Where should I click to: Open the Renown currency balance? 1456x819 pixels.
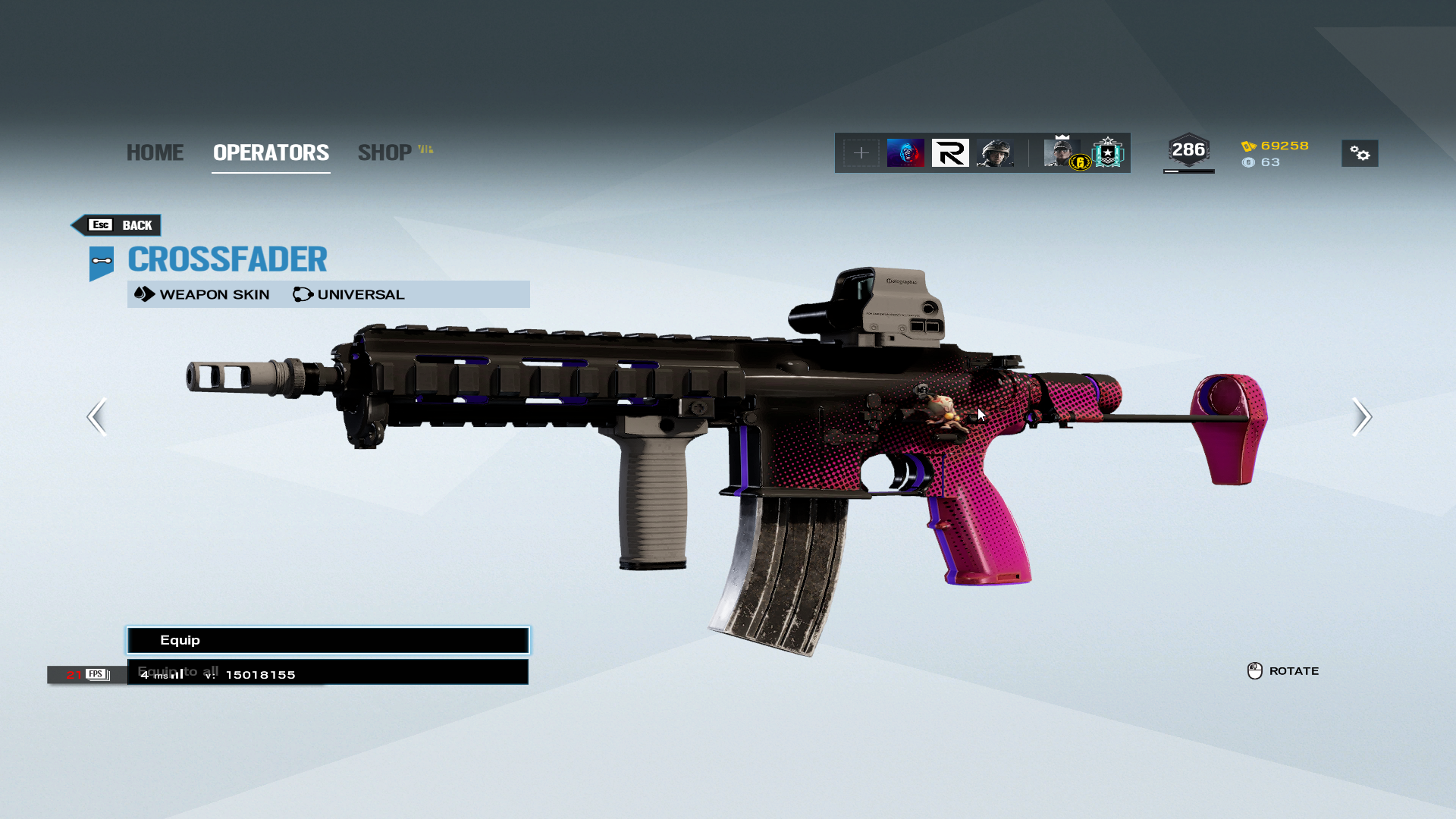point(1276,146)
